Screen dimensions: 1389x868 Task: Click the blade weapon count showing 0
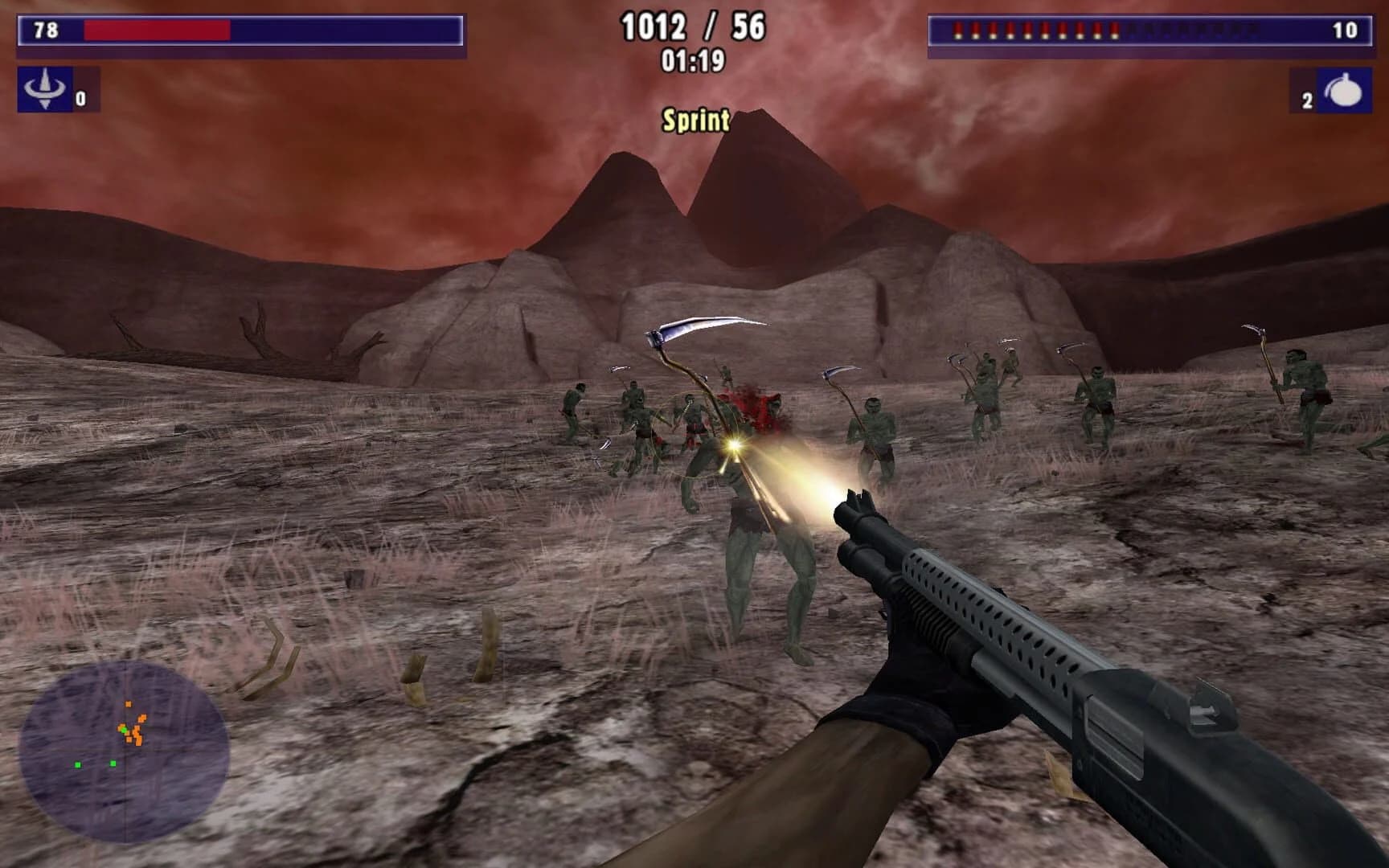[80, 100]
